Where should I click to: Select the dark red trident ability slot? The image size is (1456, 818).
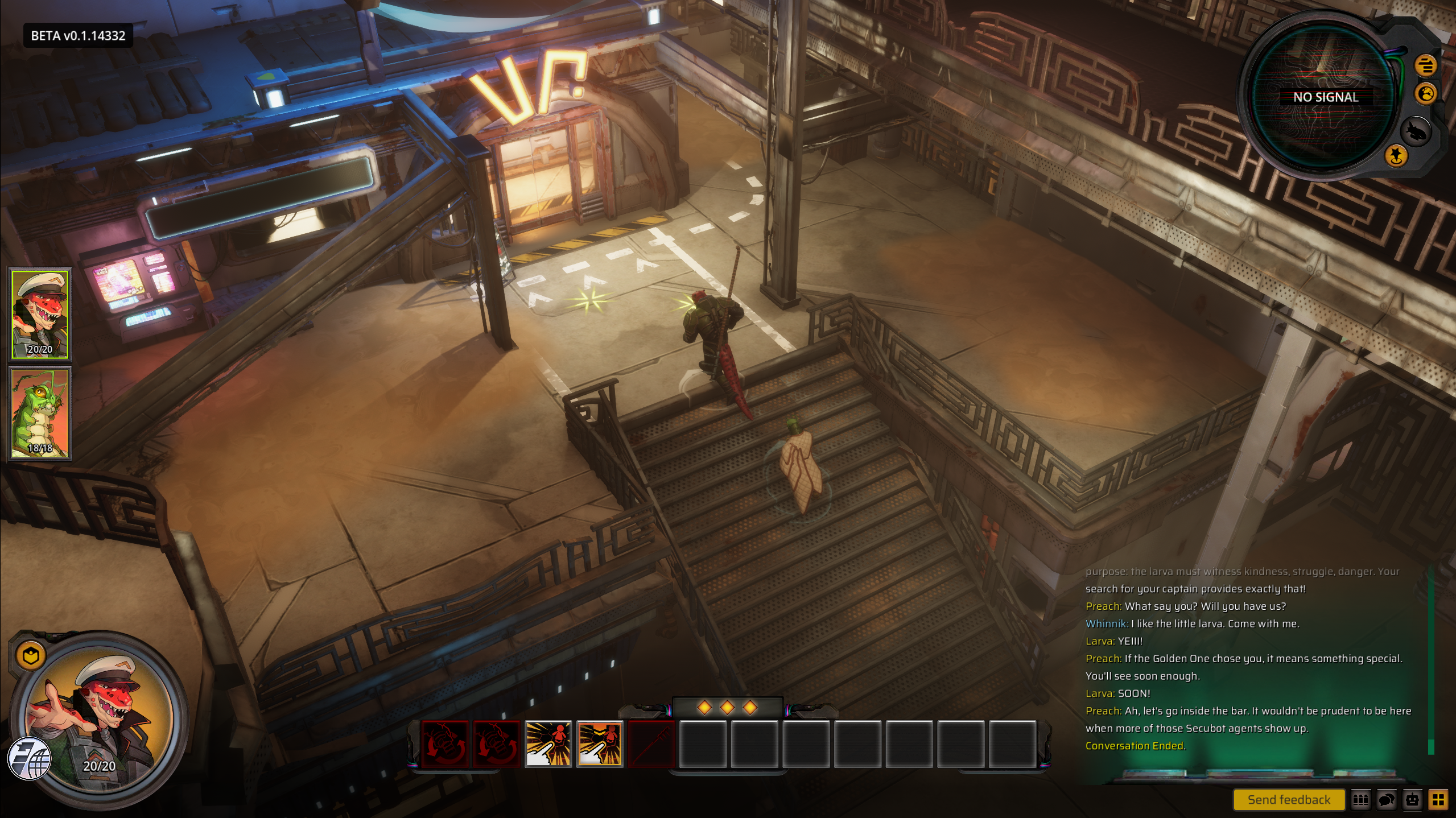(651, 743)
